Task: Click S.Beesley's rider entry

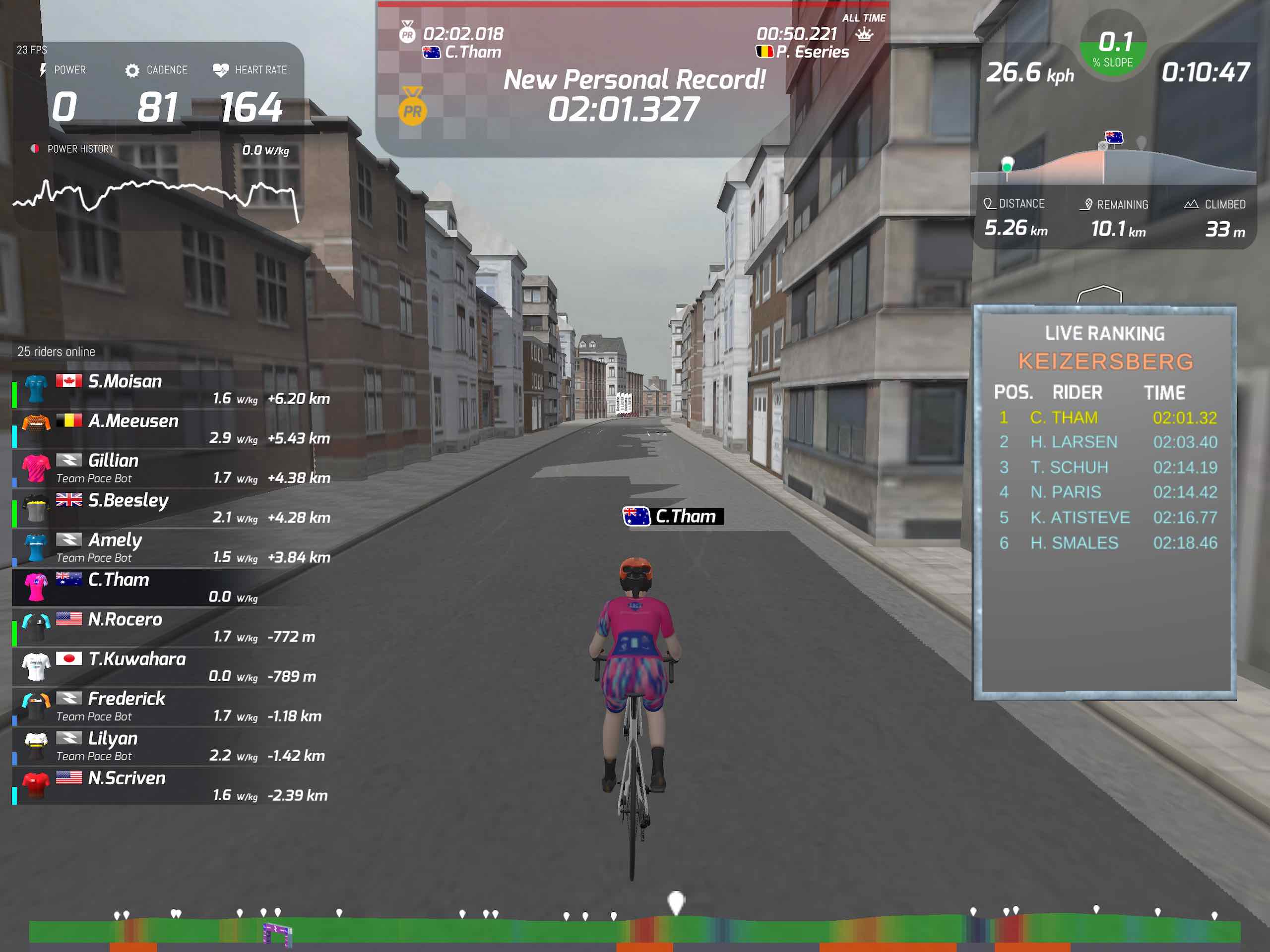Action: (x=172, y=508)
